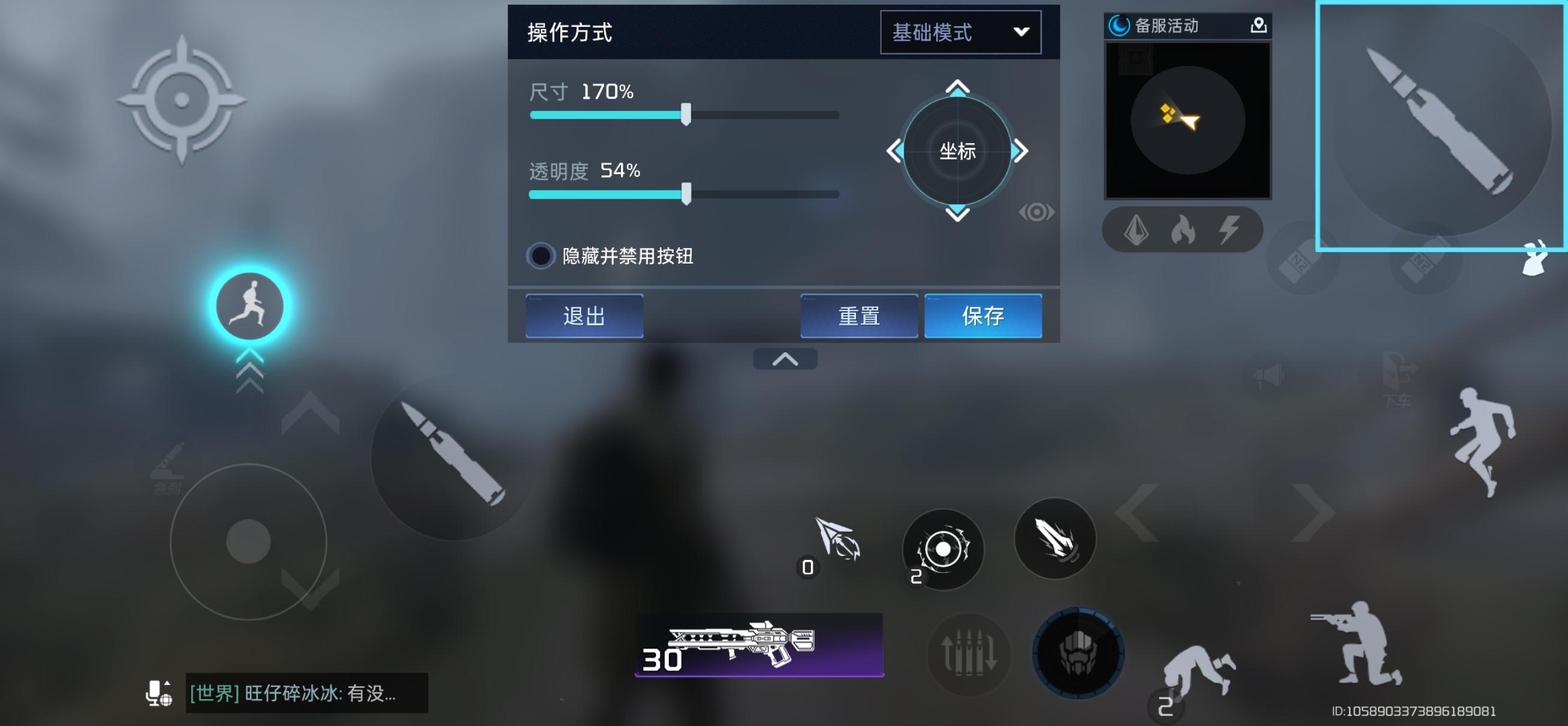Image resolution: width=1568 pixels, height=726 pixels.
Task: Tap the highlighted bullet ammo button
Action: [1443, 128]
